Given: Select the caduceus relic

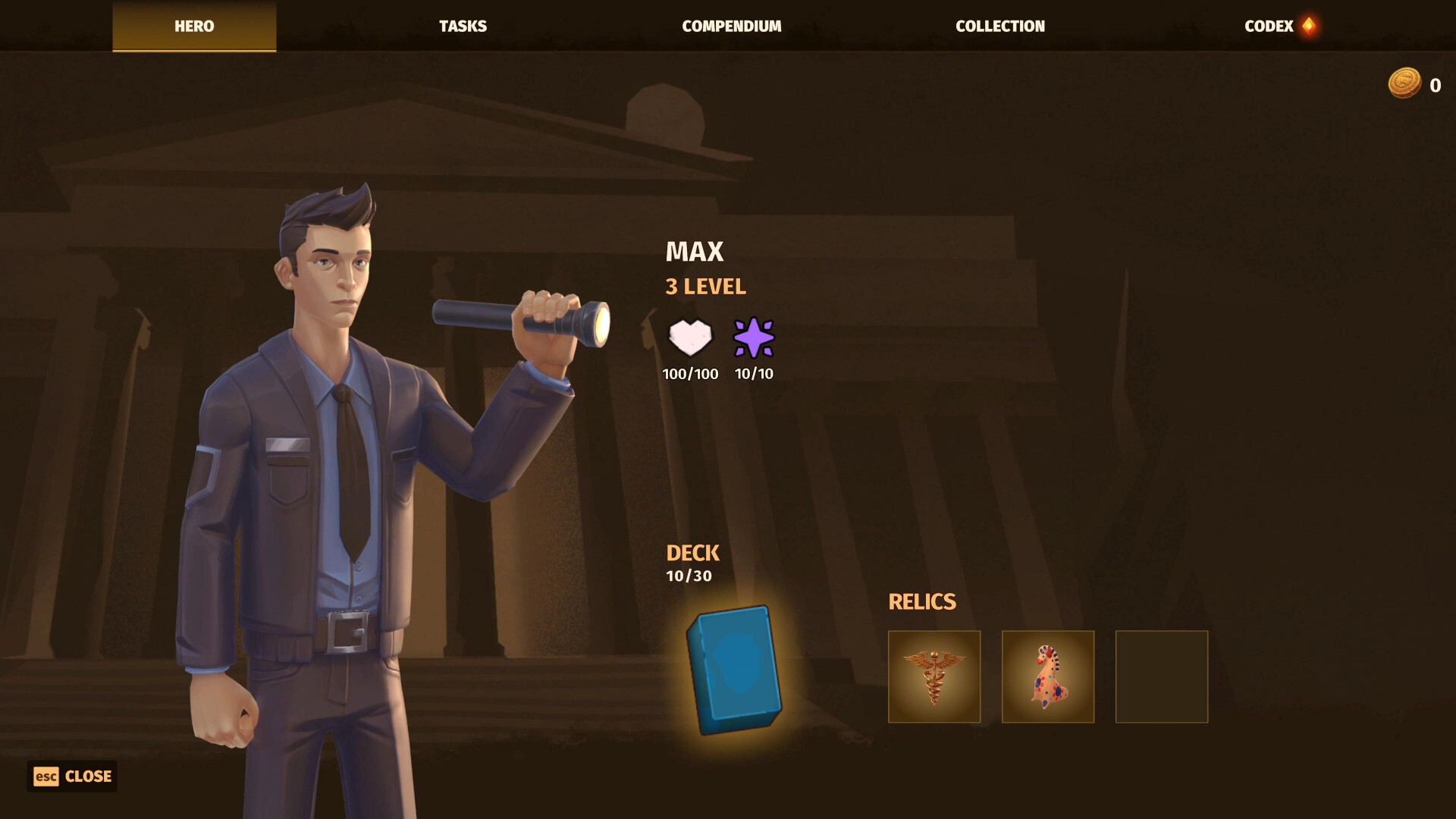Looking at the screenshot, I should (934, 675).
